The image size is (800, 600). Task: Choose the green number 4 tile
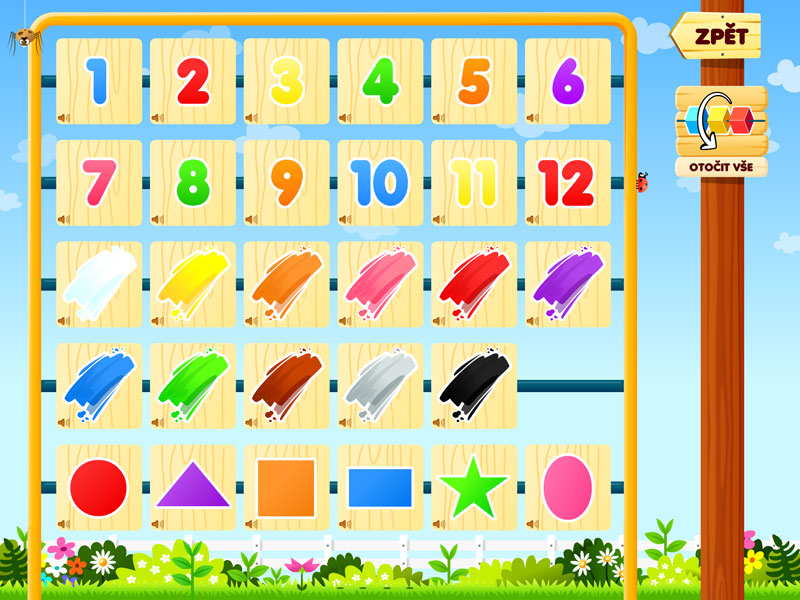coord(380,82)
